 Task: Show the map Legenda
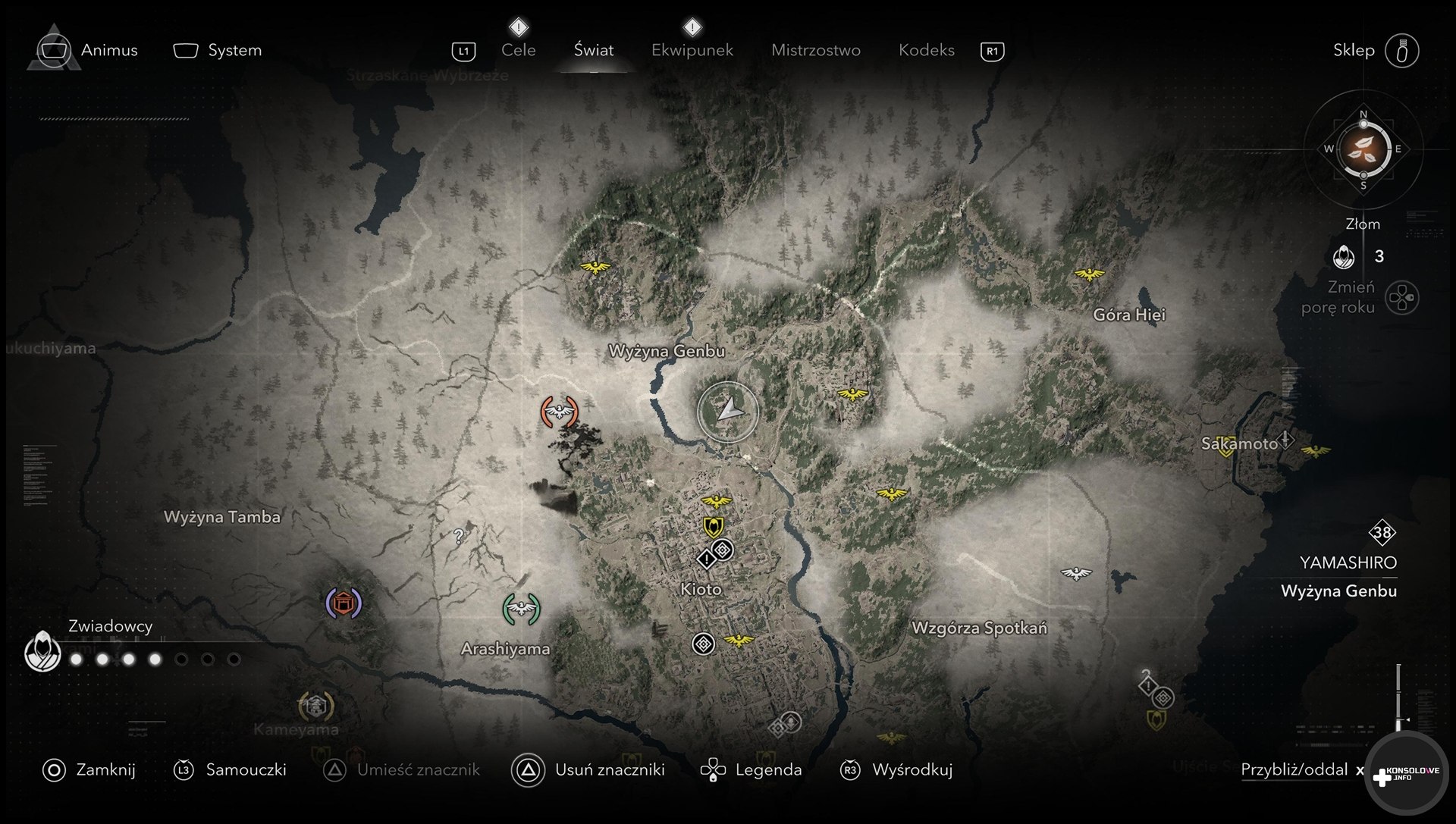pos(752,770)
